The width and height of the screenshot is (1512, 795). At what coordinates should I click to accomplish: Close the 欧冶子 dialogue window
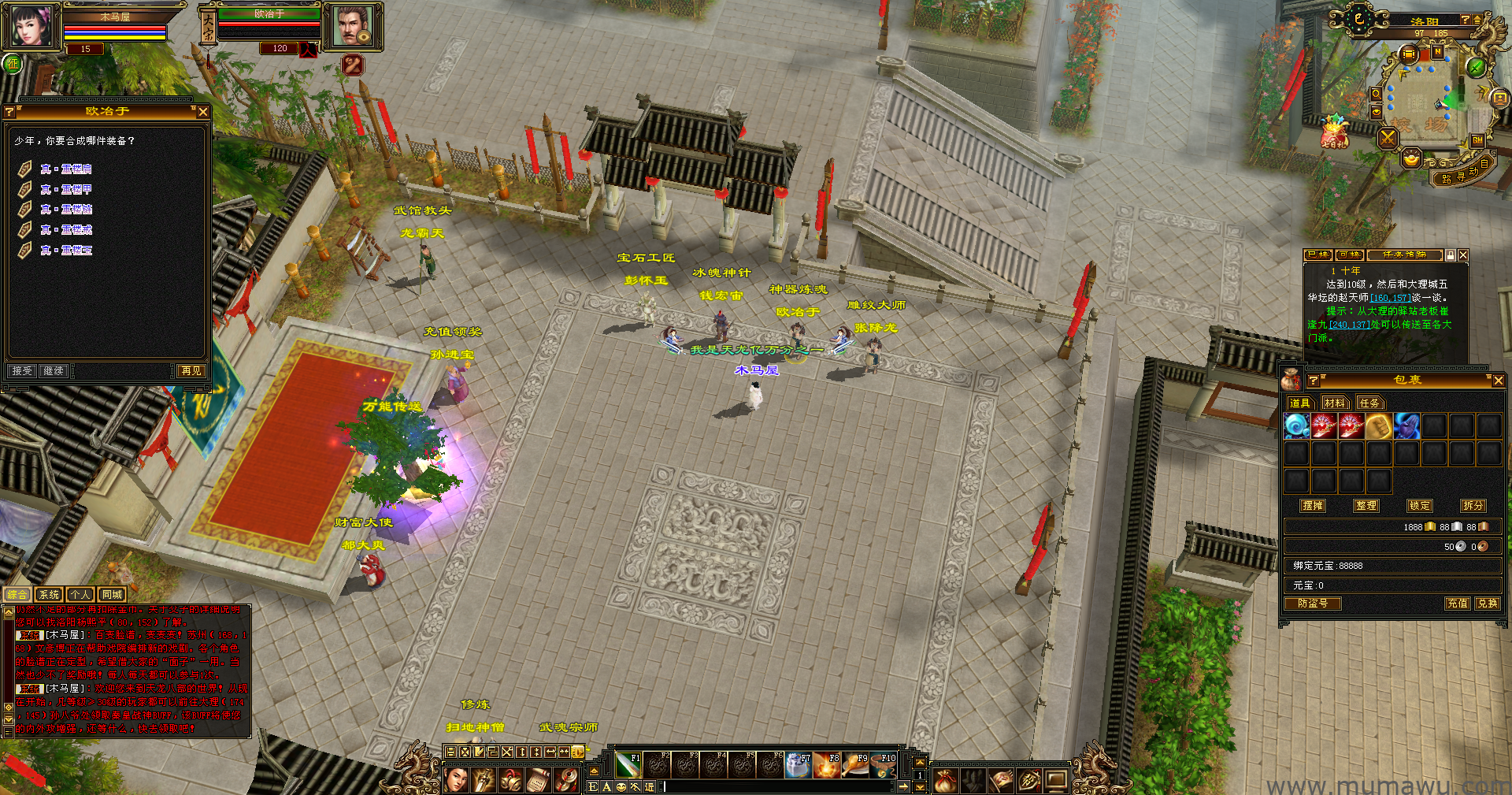pyautogui.click(x=203, y=112)
